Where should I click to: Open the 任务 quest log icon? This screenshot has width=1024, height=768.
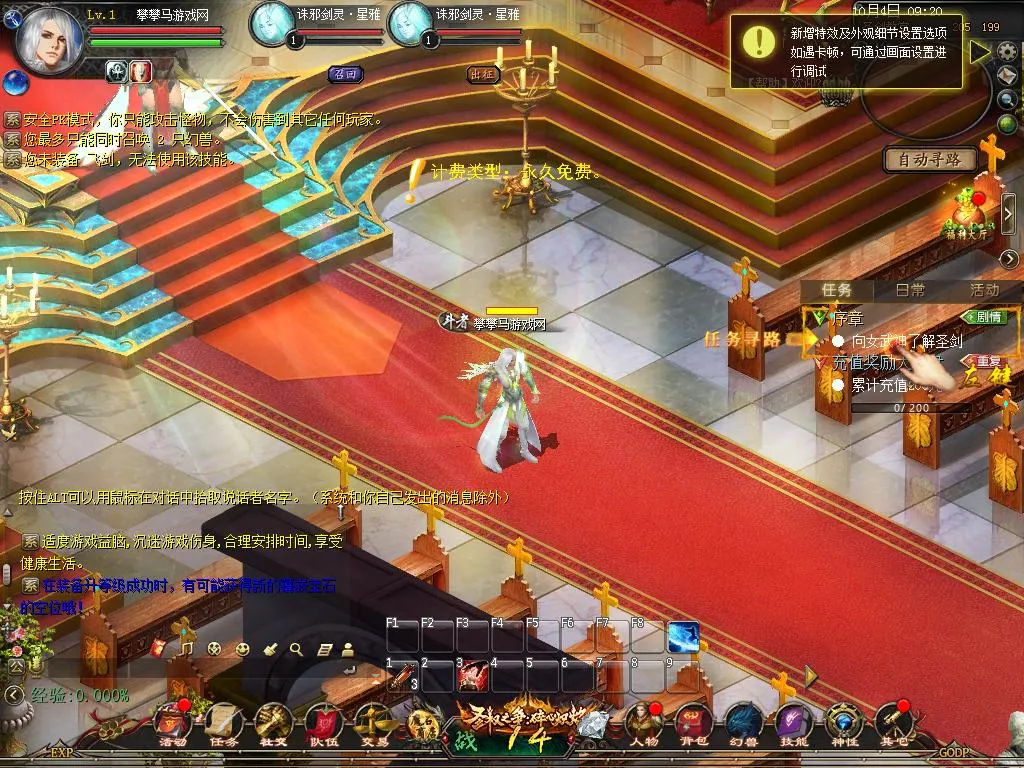(223, 722)
